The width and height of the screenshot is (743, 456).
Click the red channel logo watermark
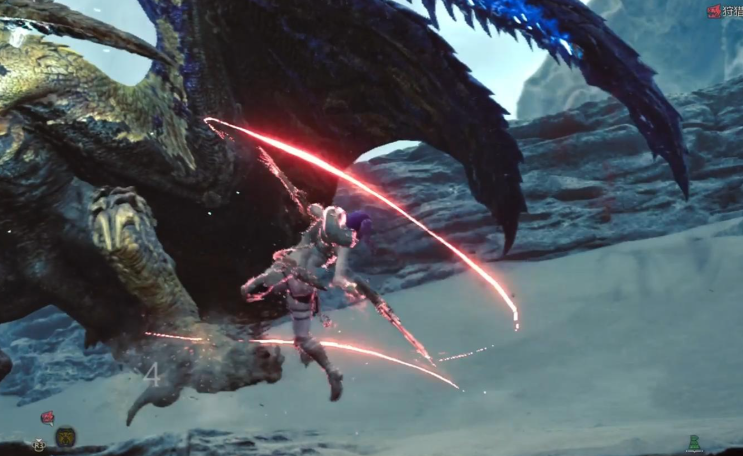(714, 12)
